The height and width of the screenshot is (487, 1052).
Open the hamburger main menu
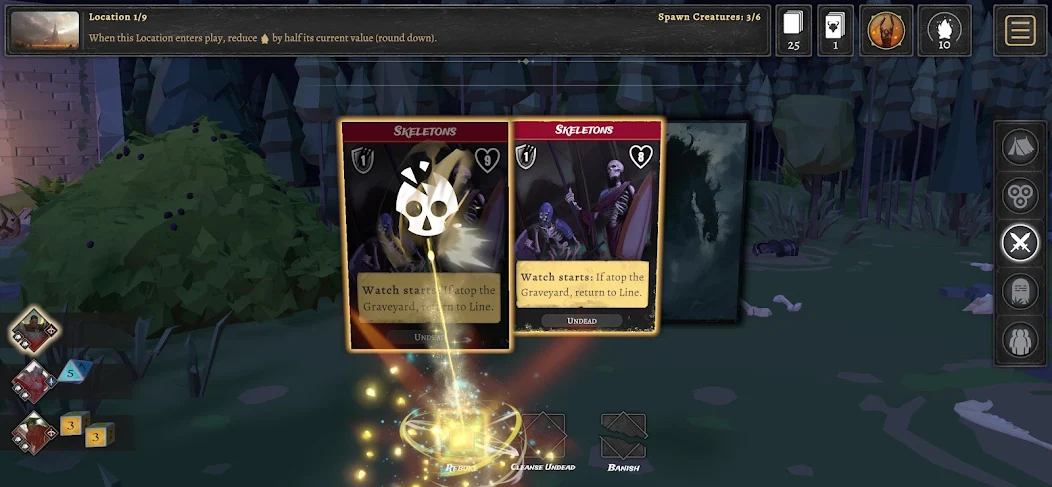tap(1019, 30)
